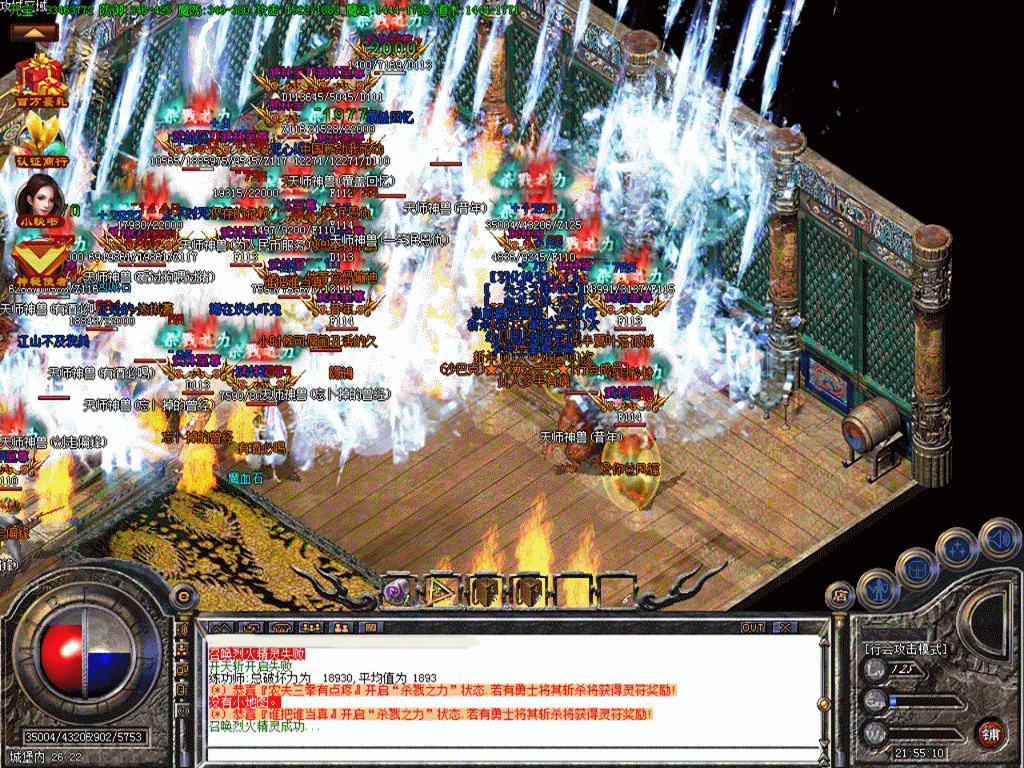Open the skills sparkle button
1024x768 pixels.
coord(959,548)
